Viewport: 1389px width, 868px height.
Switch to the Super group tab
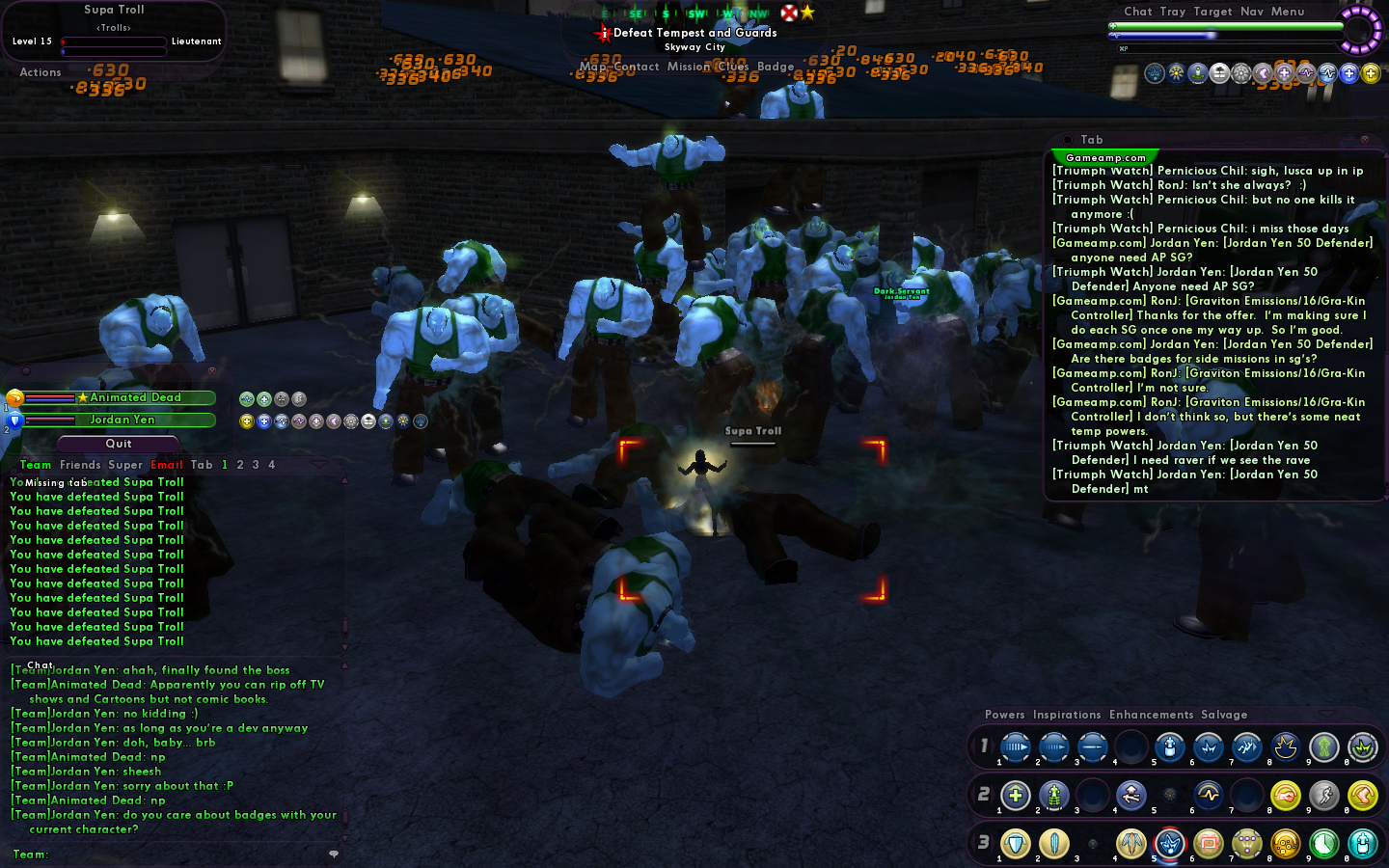(125, 465)
